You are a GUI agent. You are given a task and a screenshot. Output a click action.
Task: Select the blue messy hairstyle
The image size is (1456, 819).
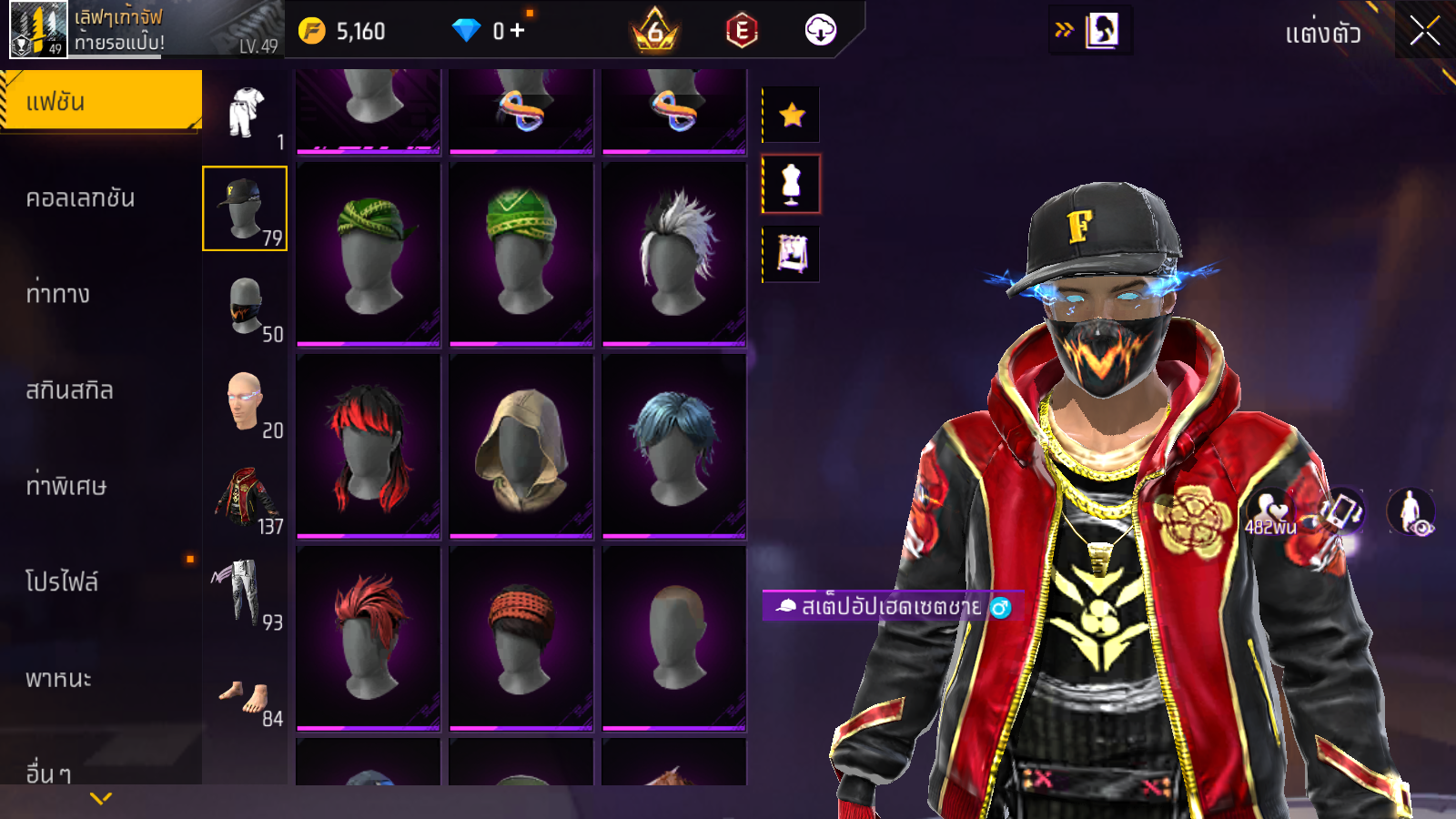674,446
